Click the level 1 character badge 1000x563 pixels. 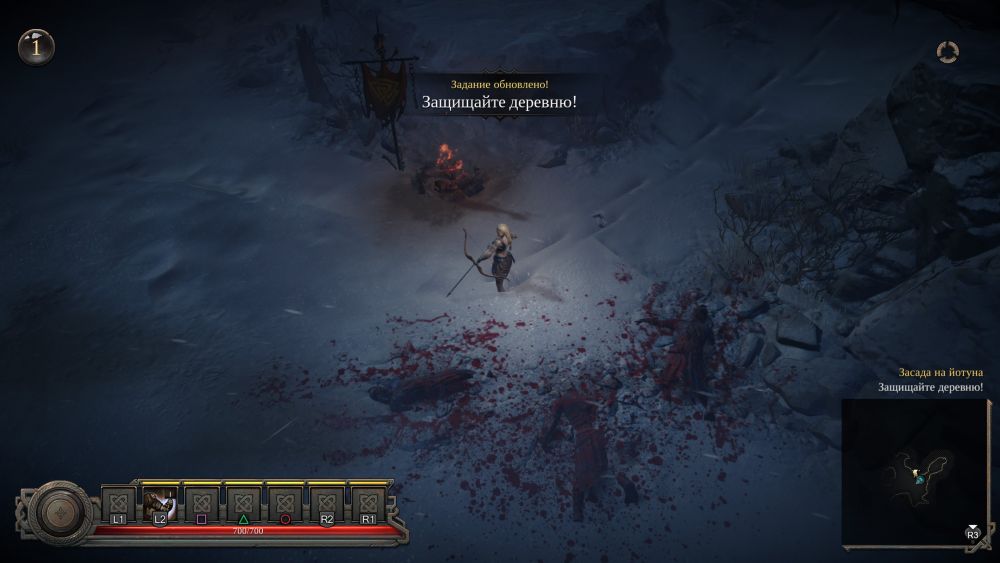pos(37,45)
